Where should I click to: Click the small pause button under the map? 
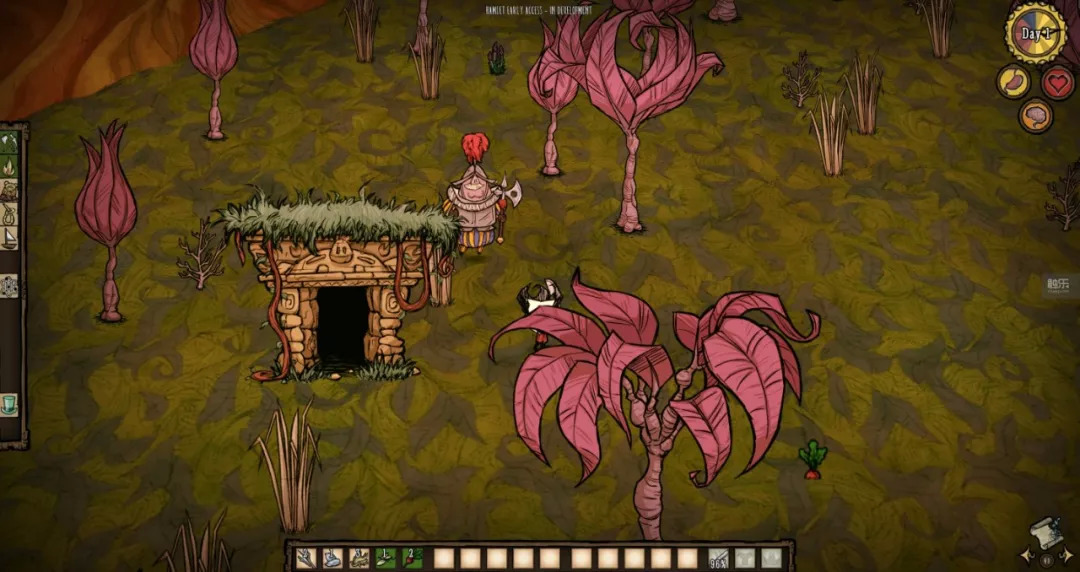pos(1047,559)
